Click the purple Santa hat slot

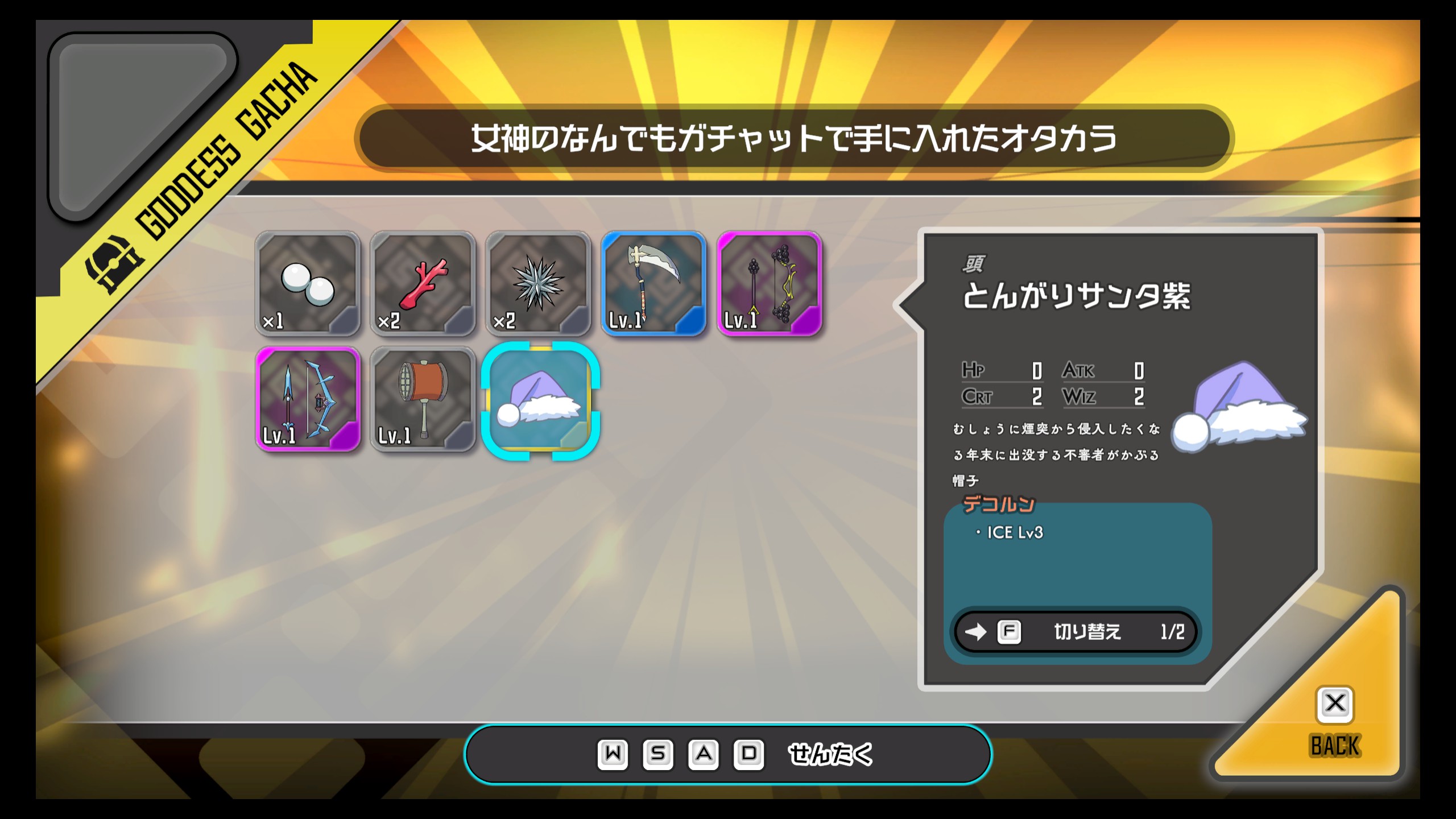[540, 400]
